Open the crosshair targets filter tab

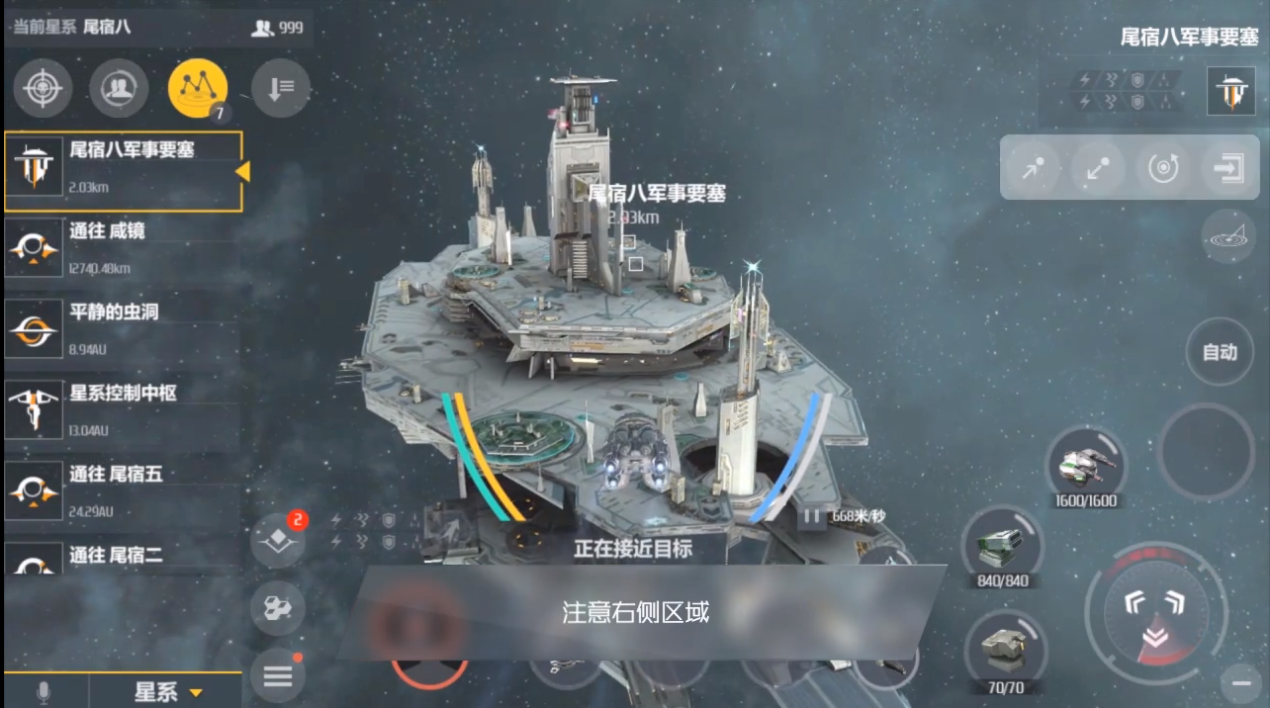point(42,88)
